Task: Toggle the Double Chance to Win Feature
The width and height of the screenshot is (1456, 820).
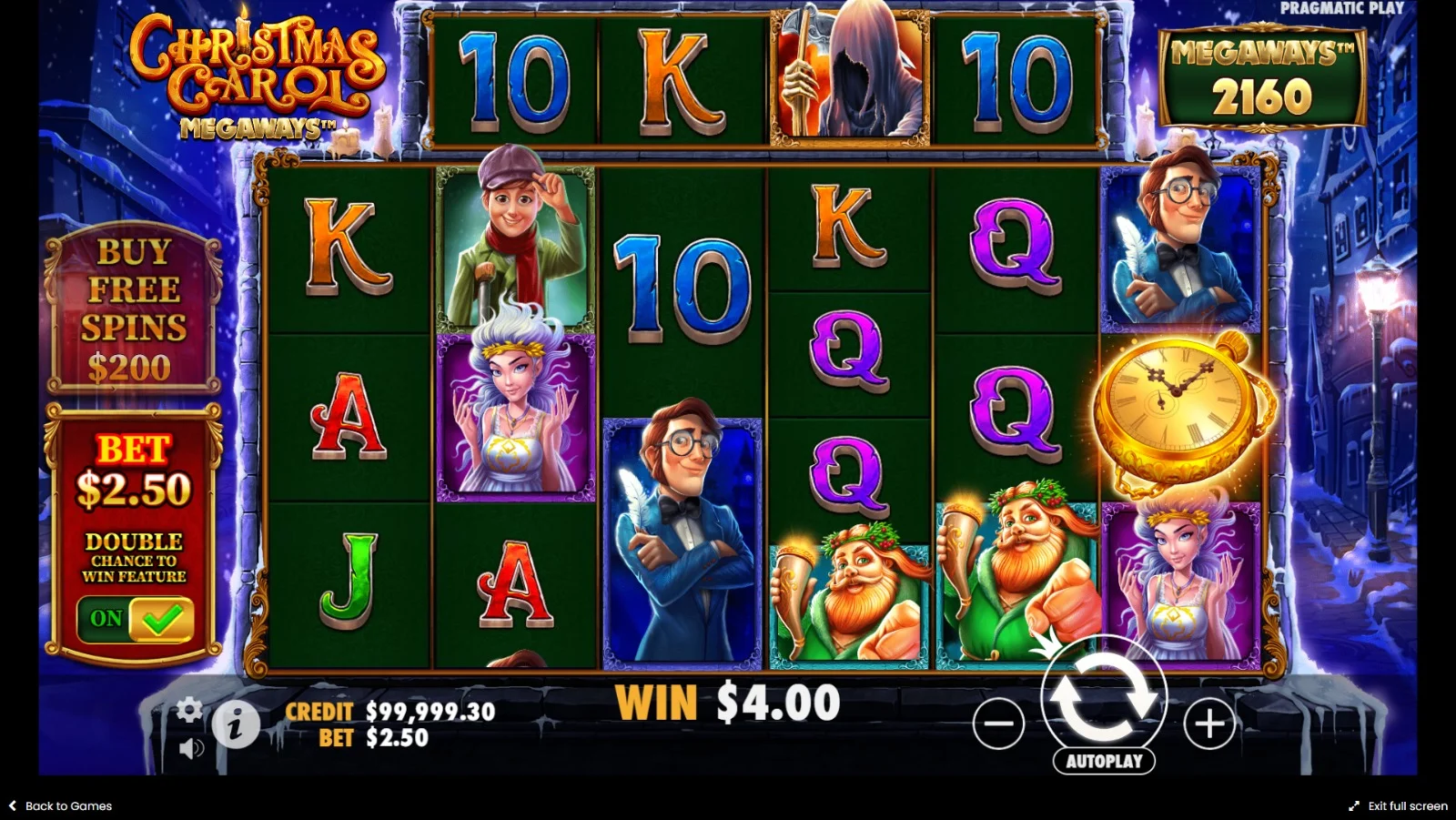Action: [136, 619]
